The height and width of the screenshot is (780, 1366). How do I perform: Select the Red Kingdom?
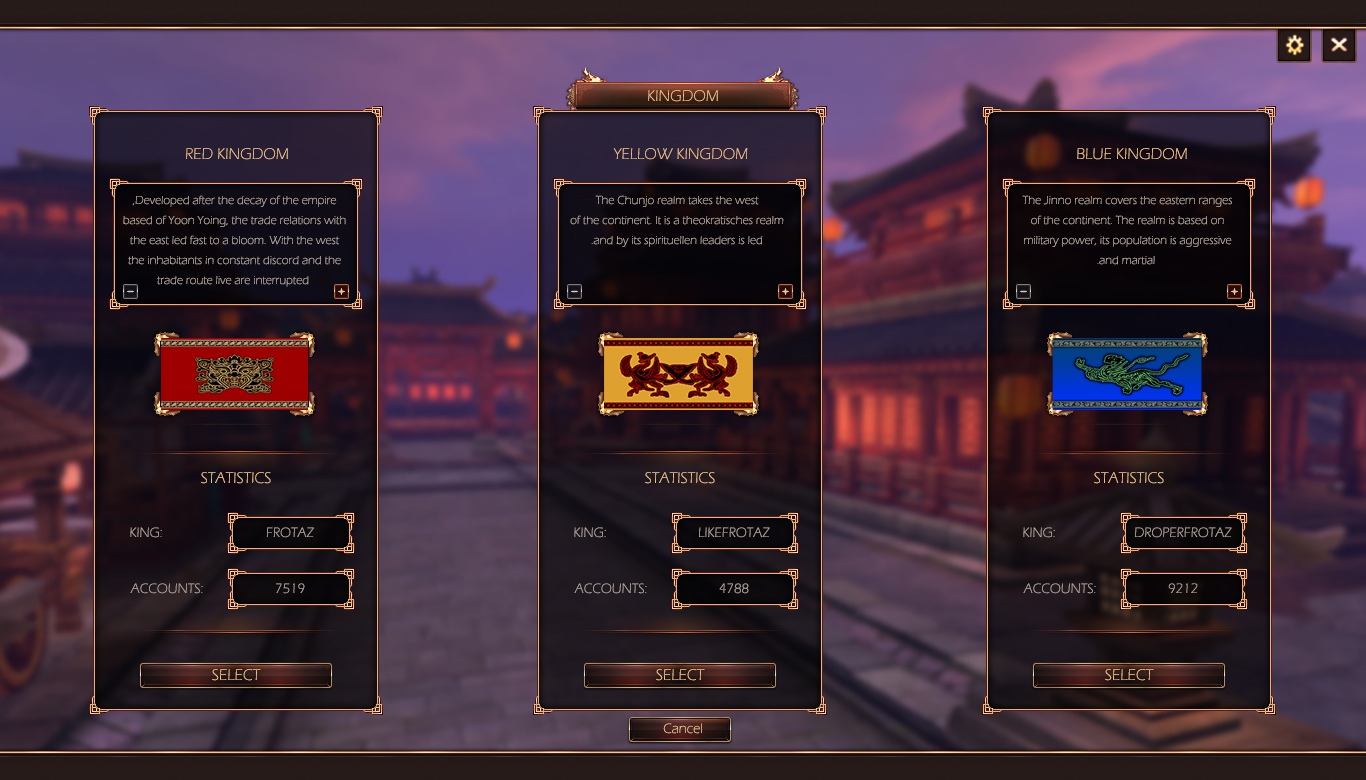[235, 675]
